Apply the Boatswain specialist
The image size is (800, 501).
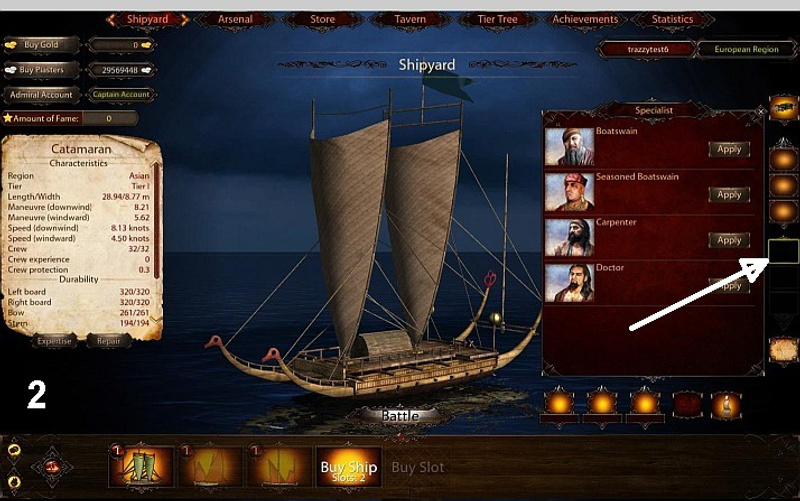click(x=729, y=149)
